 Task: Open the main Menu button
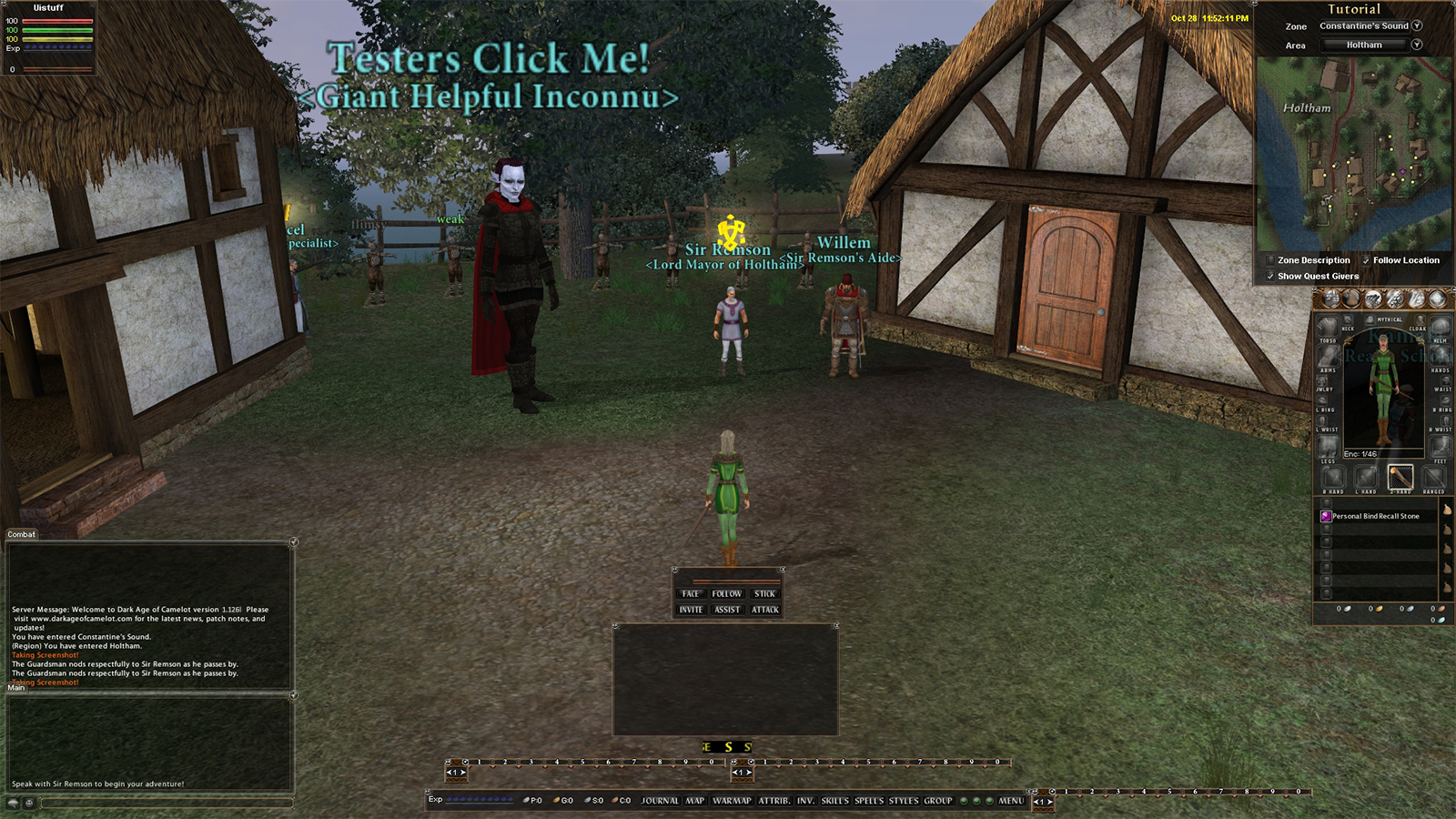click(x=1011, y=801)
